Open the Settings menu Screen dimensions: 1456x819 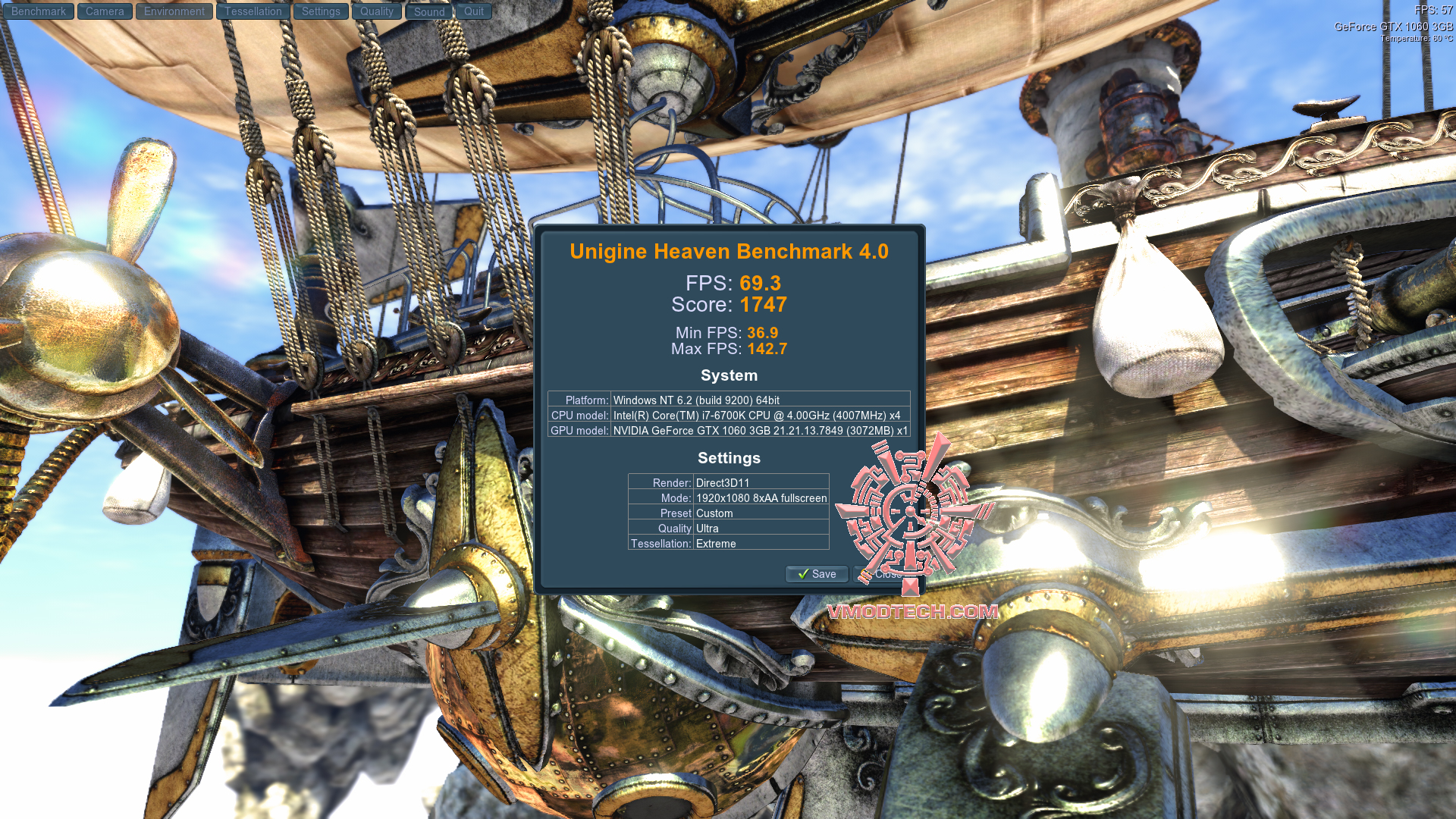(320, 11)
